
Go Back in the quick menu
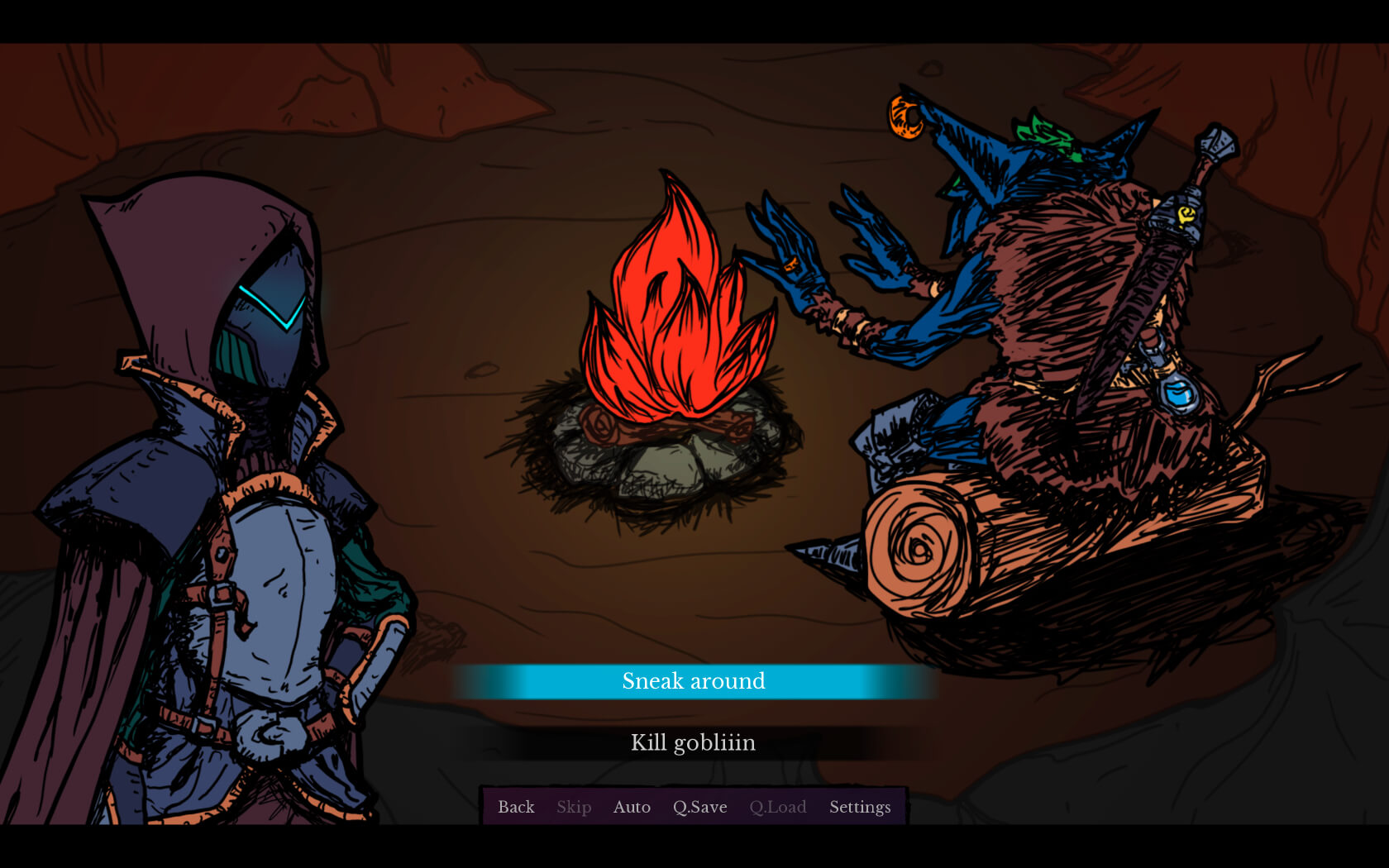coord(516,807)
